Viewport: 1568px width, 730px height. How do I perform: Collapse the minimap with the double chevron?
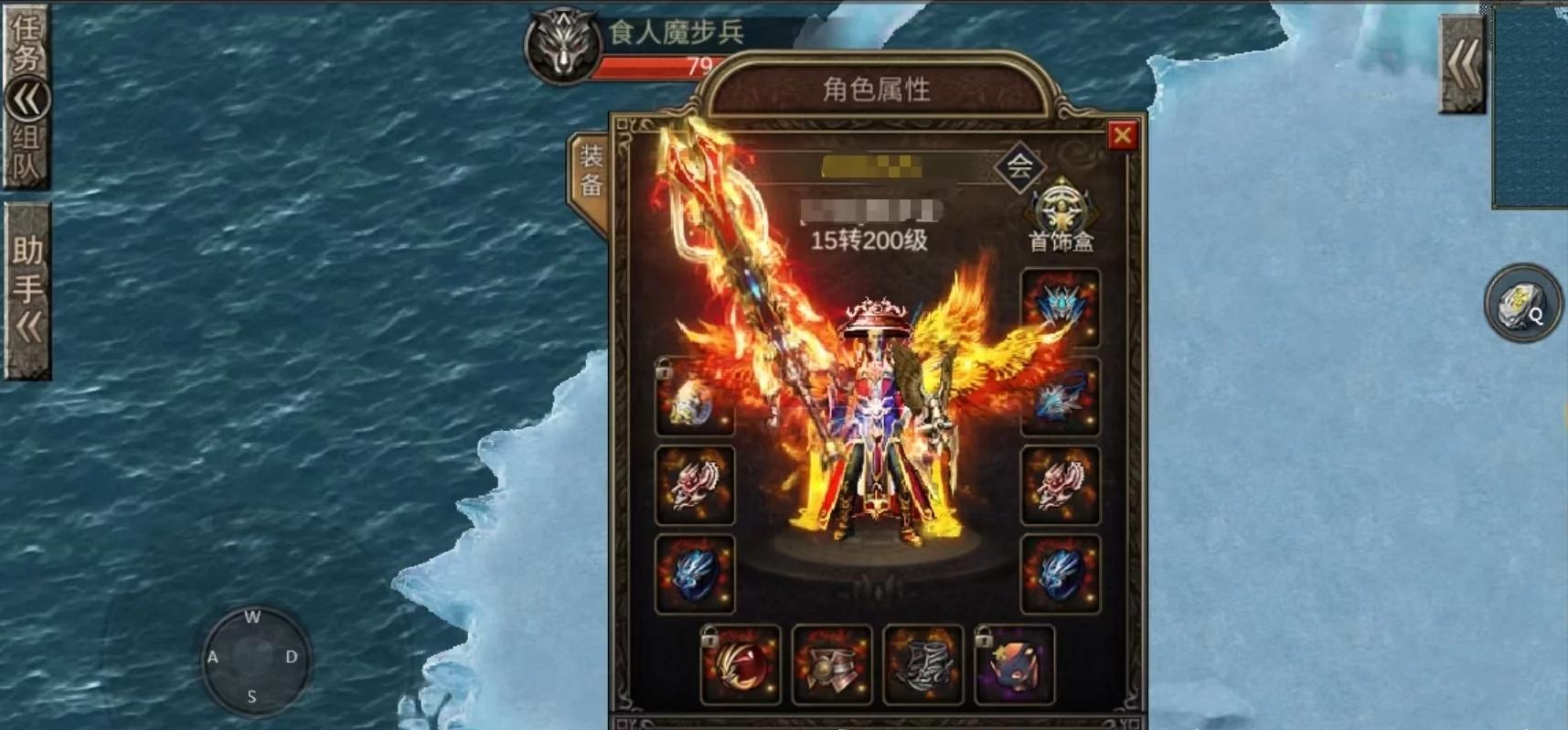click(1460, 62)
